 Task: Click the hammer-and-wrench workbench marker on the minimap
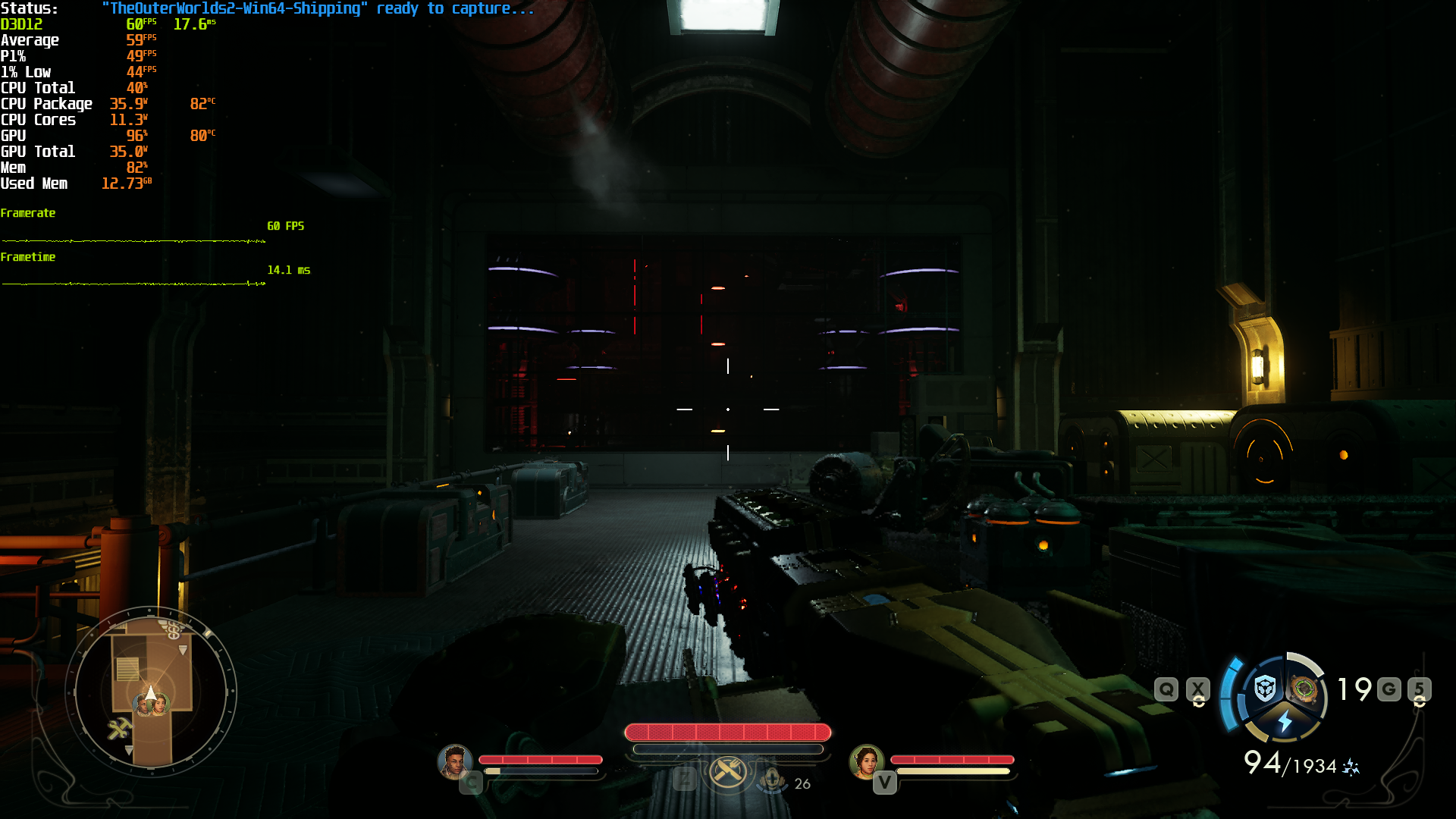coord(121,728)
